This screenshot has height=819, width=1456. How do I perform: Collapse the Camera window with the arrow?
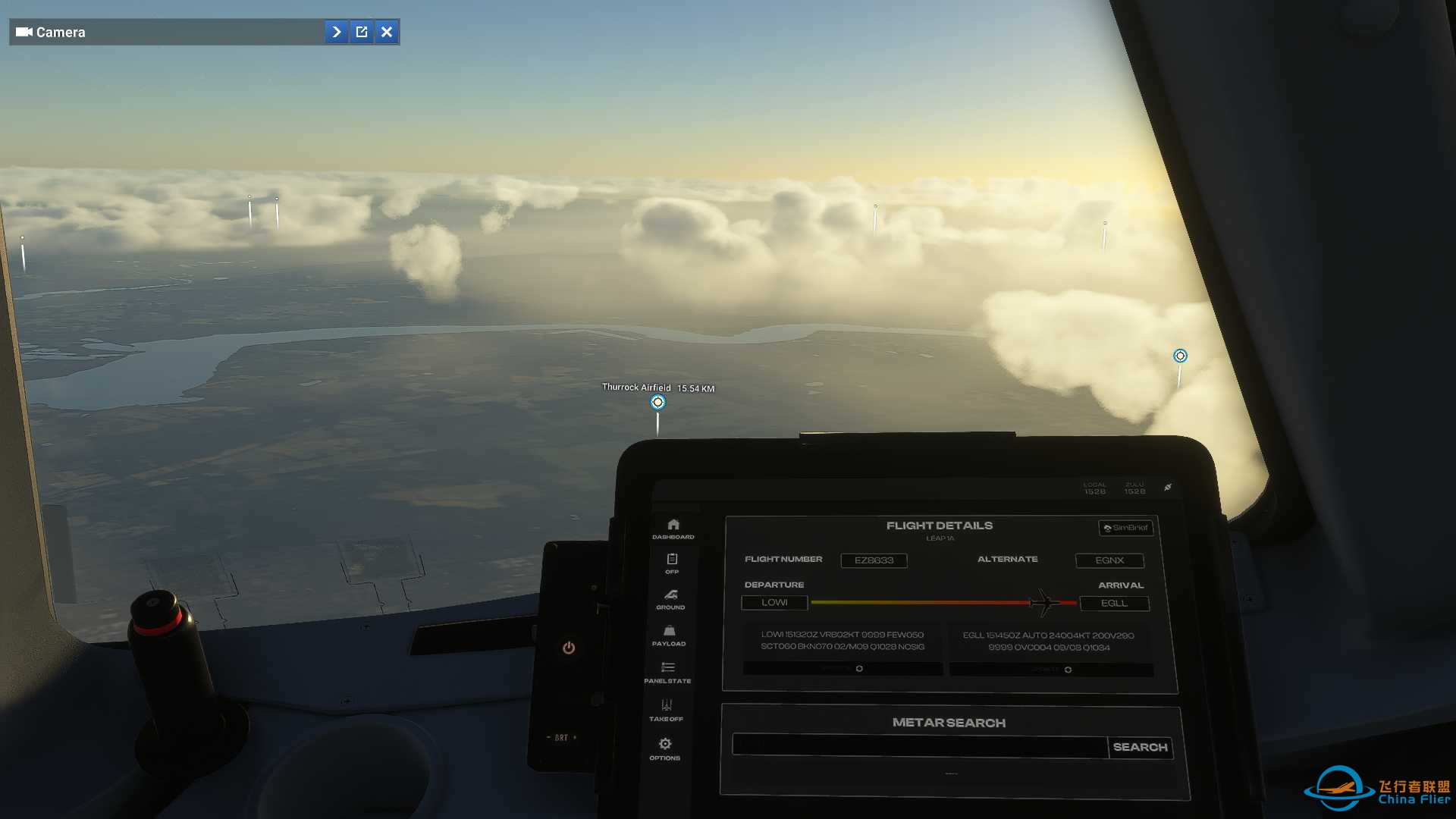336,32
